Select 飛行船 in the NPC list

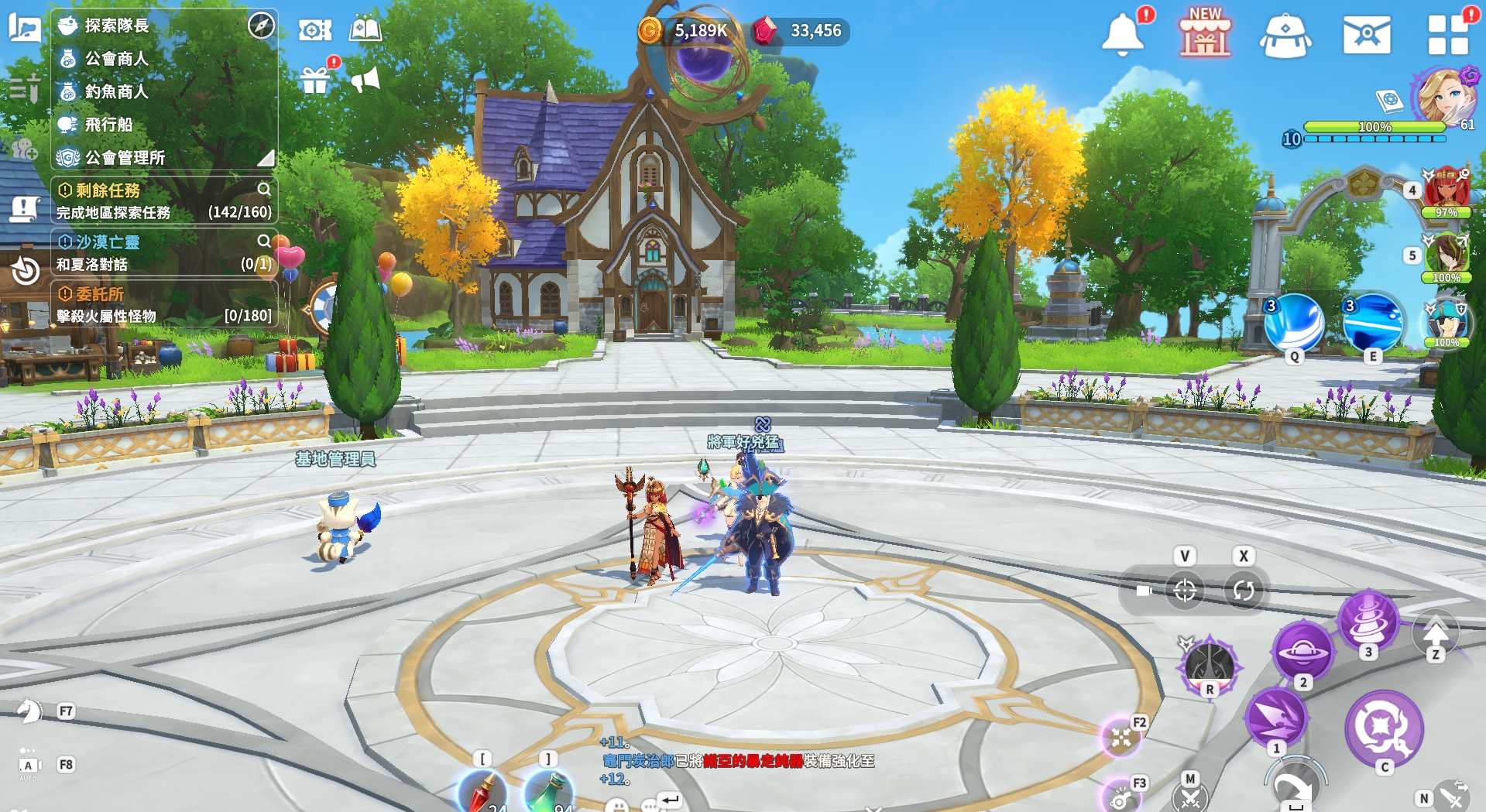click(108, 125)
